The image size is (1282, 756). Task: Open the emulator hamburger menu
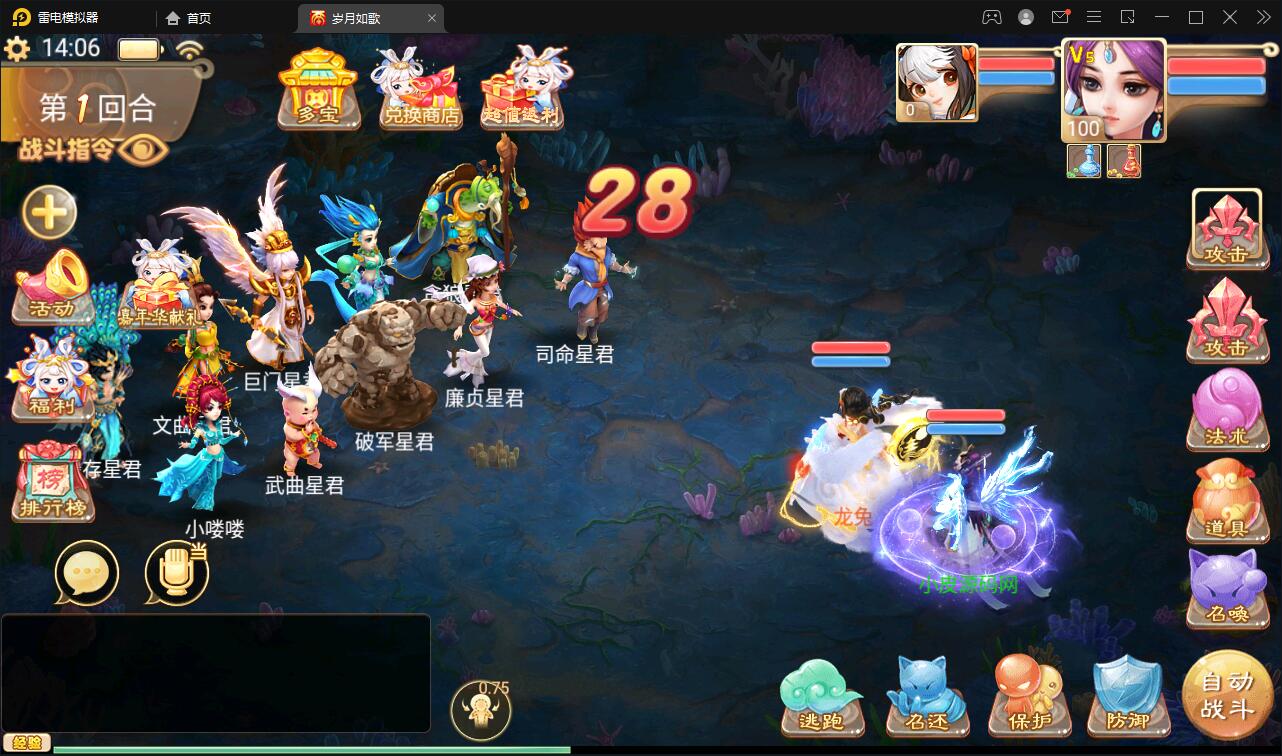pos(1094,17)
